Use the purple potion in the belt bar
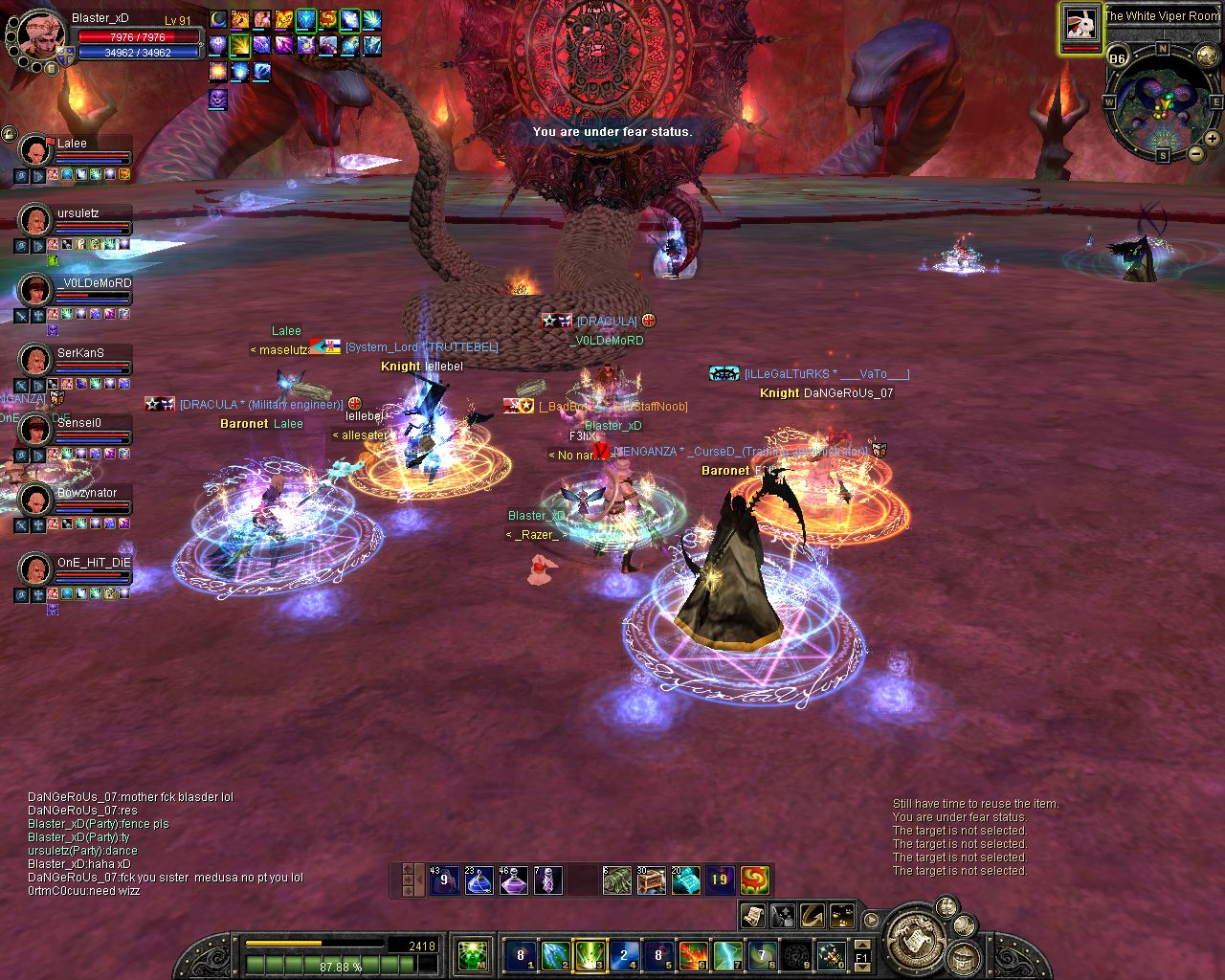The width and height of the screenshot is (1225, 980). [514, 880]
